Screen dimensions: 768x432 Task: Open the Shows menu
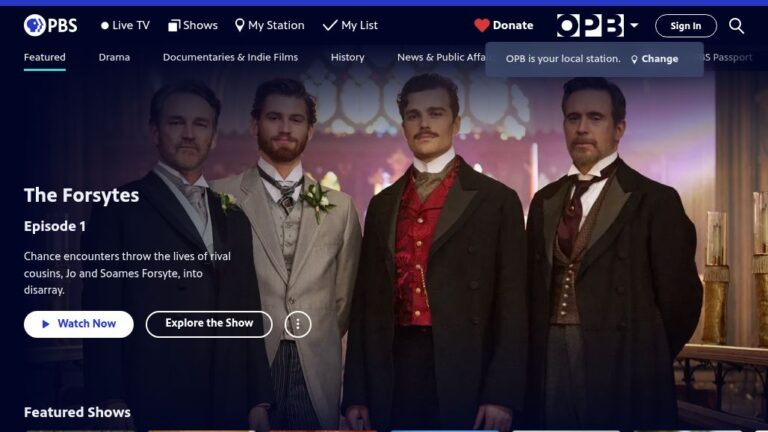[193, 25]
